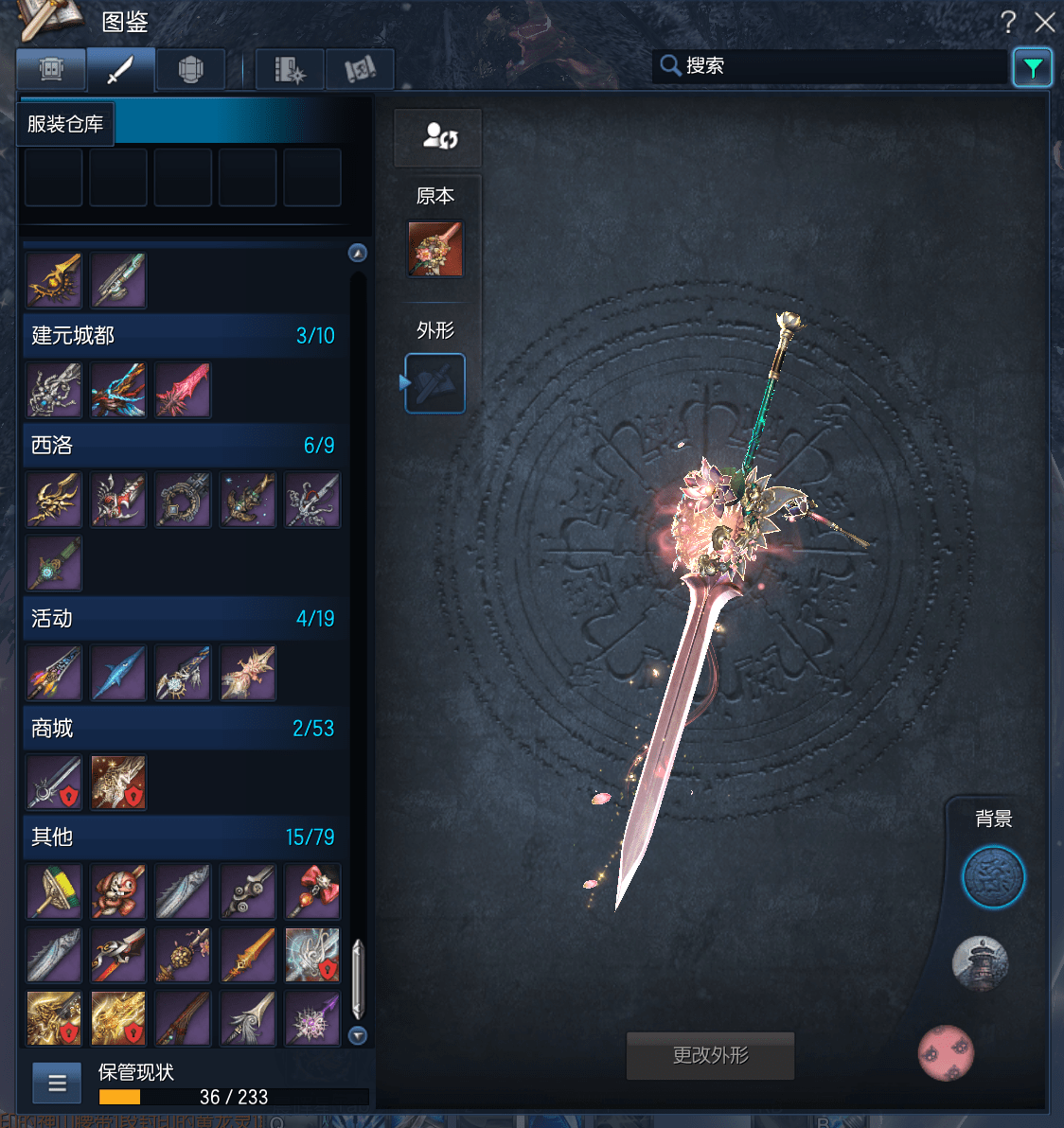Select the red crystal sword in 建元城都
The height and width of the screenshot is (1128, 1064).
click(183, 391)
